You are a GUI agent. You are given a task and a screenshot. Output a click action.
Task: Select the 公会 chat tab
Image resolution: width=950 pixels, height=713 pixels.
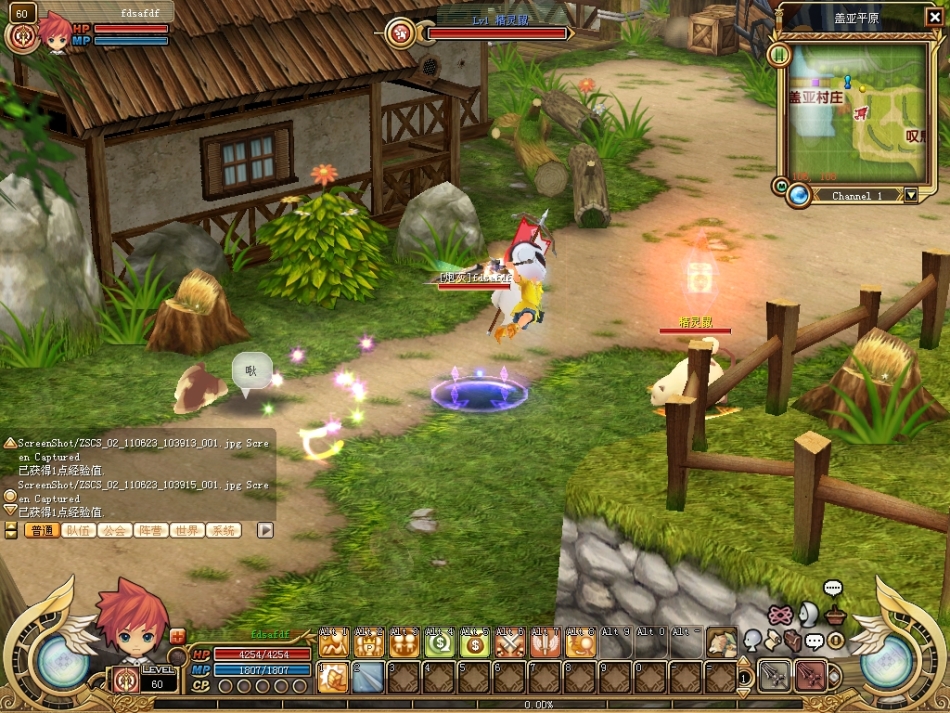[x=115, y=531]
